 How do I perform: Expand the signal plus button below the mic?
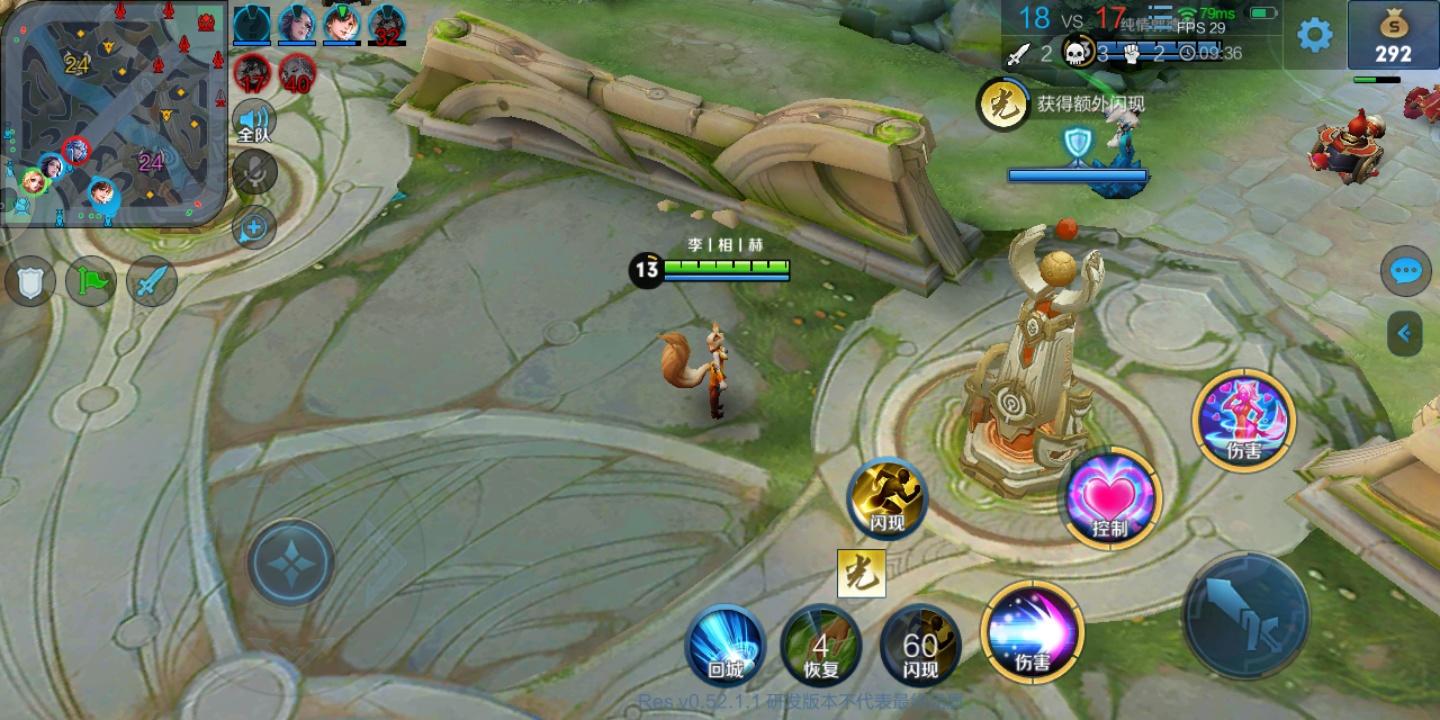point(253,228)
